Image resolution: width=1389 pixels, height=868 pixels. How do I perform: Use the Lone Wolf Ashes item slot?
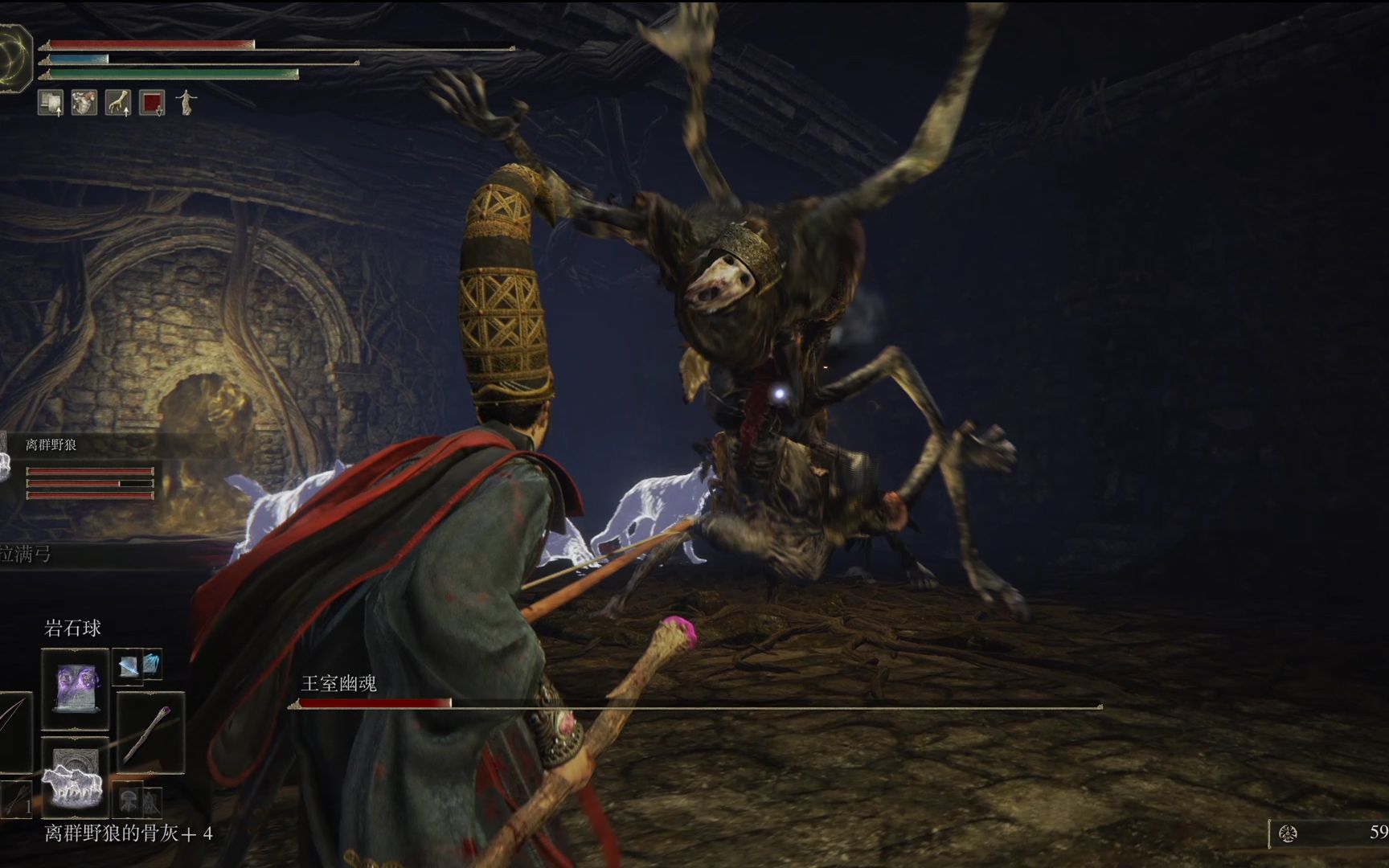click(x=75, y=775)
